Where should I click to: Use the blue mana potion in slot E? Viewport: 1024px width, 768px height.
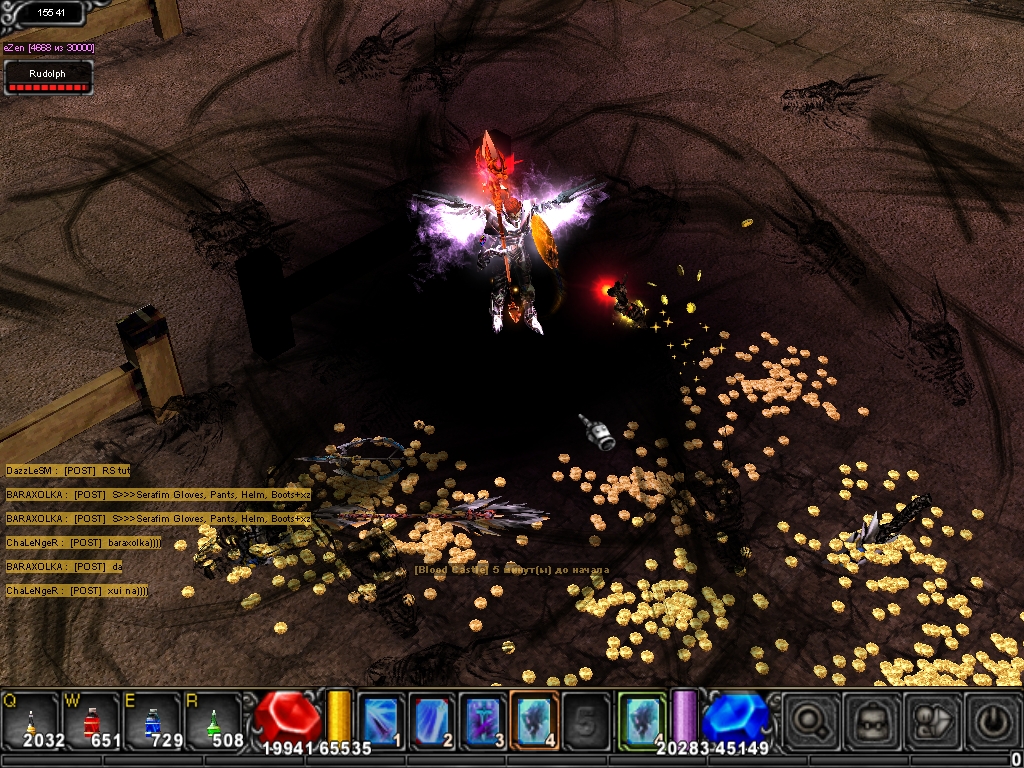[152, 720]
